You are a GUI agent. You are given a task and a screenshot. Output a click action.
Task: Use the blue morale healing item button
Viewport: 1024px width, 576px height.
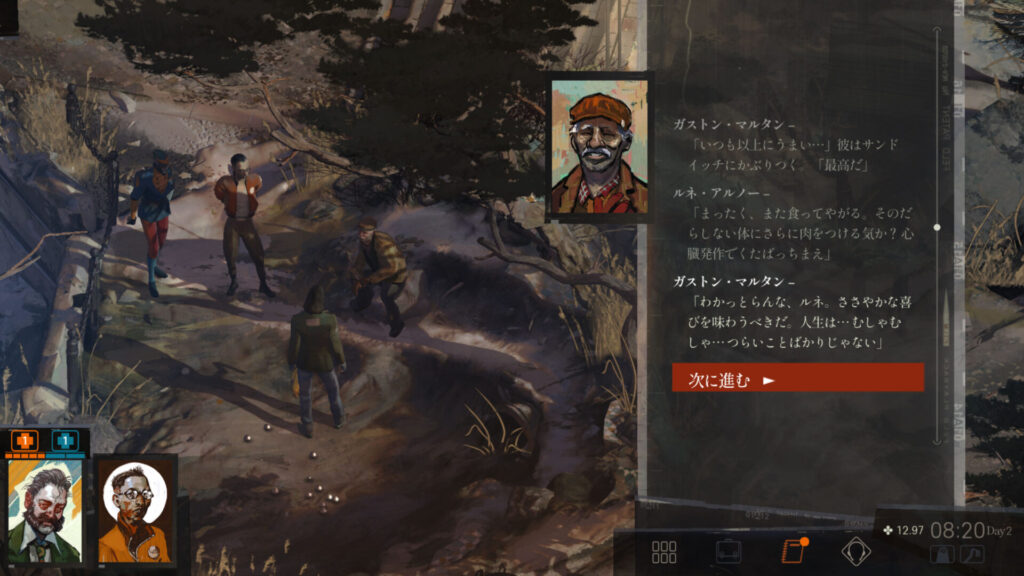tap(64, 440)
